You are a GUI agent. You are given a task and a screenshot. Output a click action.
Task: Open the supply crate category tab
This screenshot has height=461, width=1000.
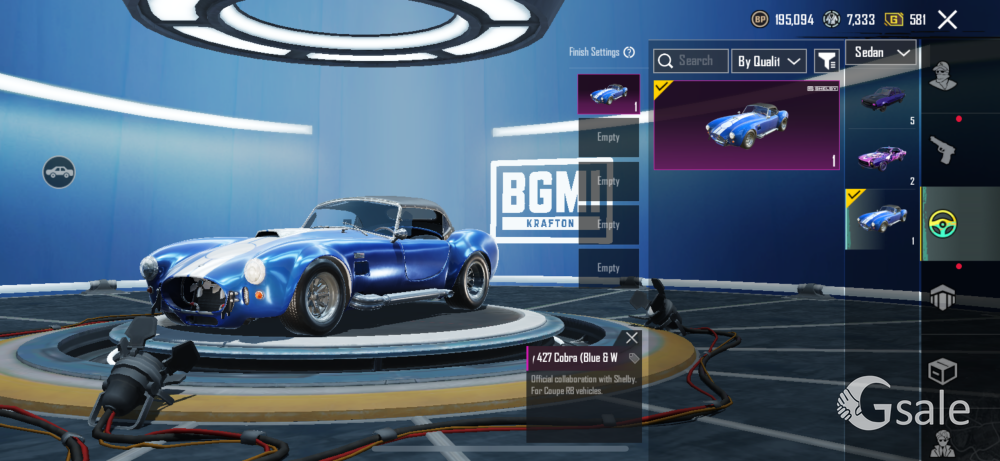pos(940,372)
